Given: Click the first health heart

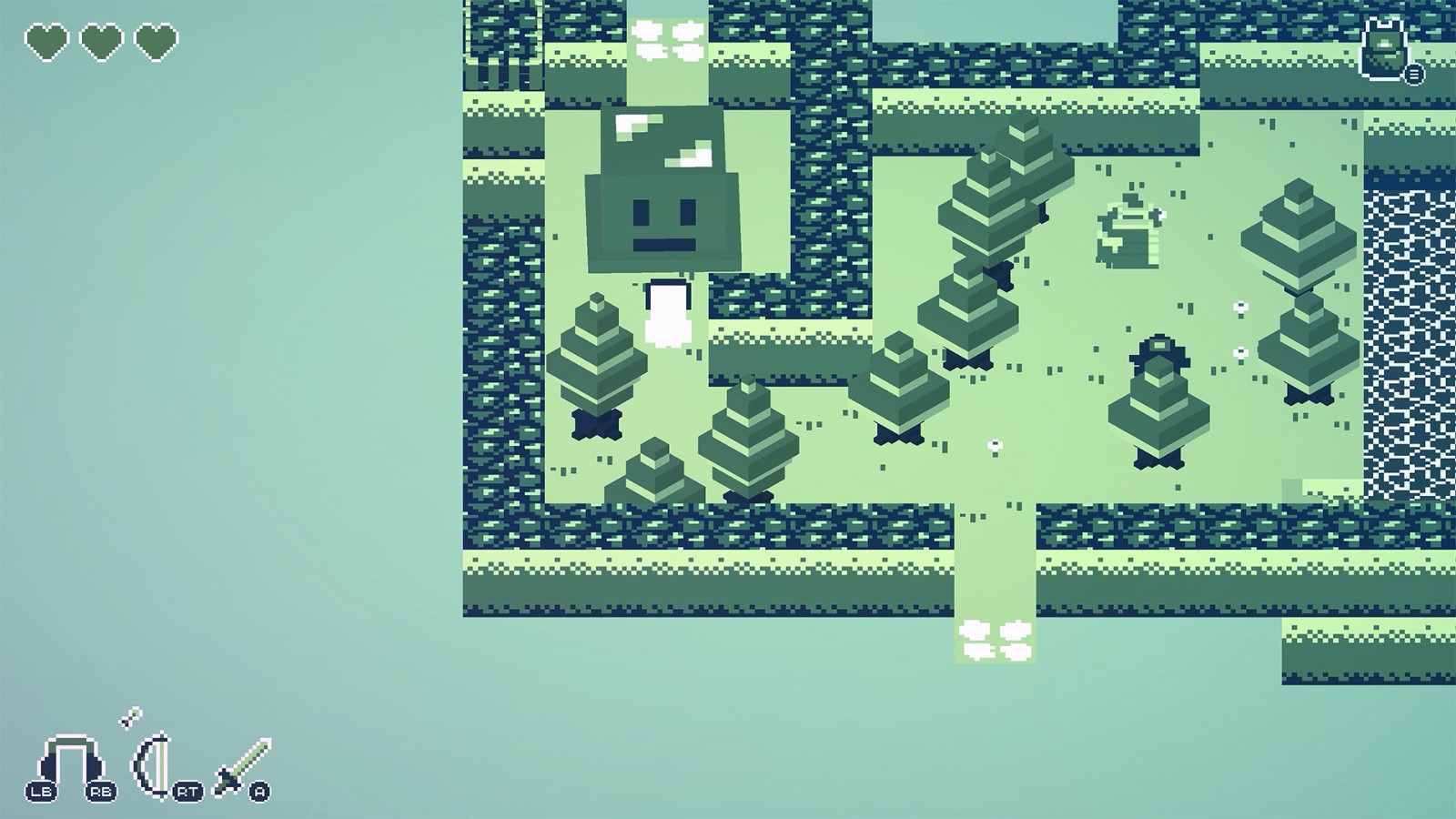Looking at the screenshot, I should point(45,43).
